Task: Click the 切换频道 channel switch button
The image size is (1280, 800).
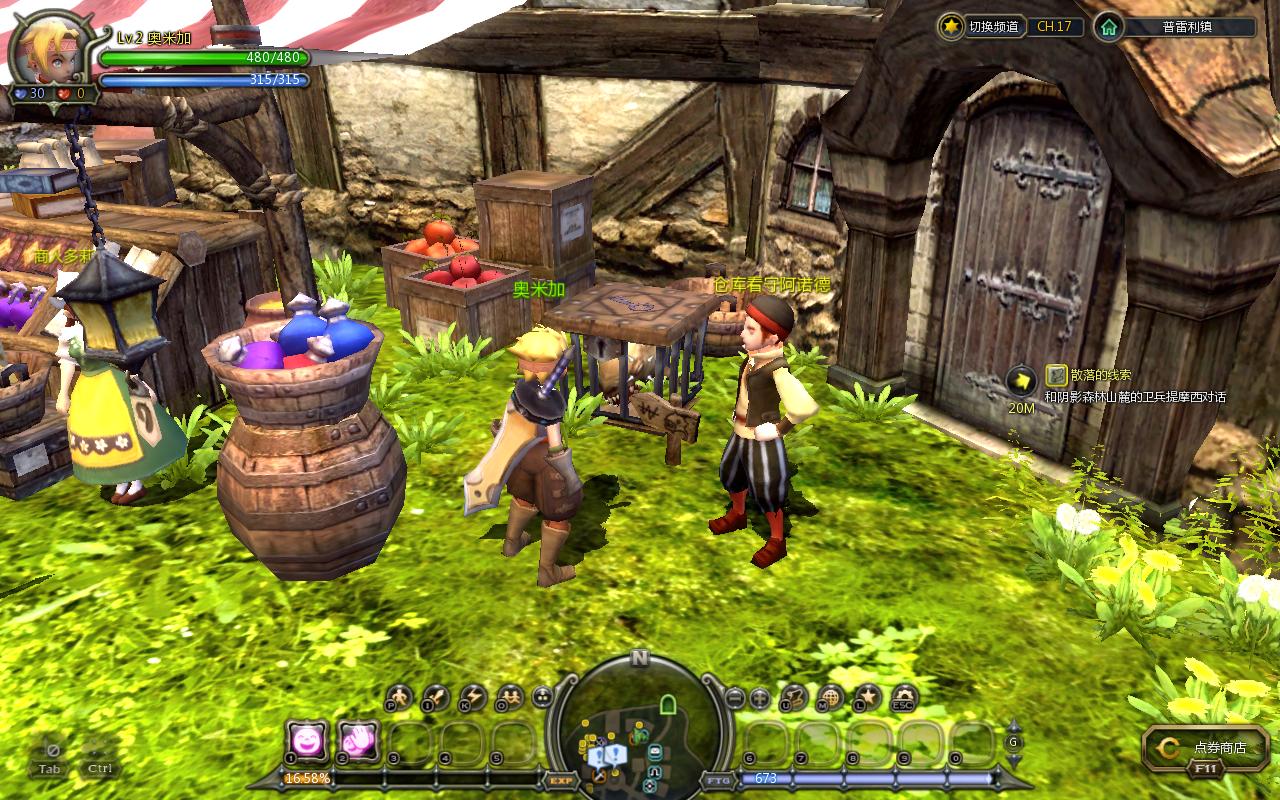Action: tap(984, 27)
